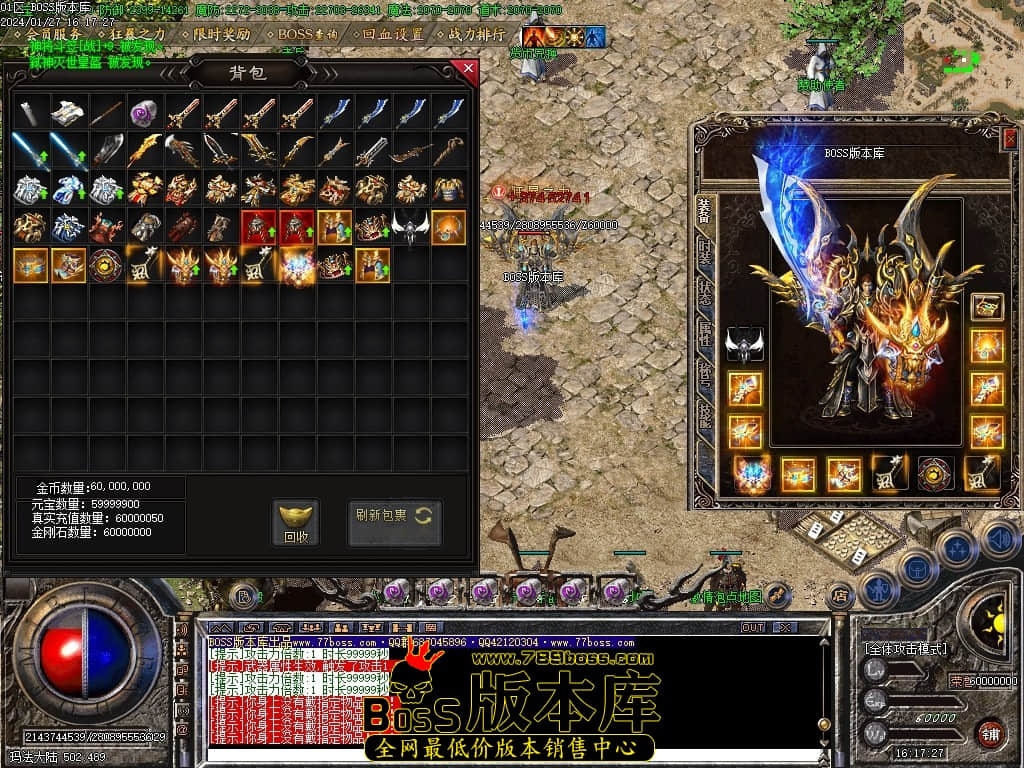Viewport: 1024px width, 768px height.
Task: Toggle the 全体攻击模式 attack mode
Action: pos(906,648)
